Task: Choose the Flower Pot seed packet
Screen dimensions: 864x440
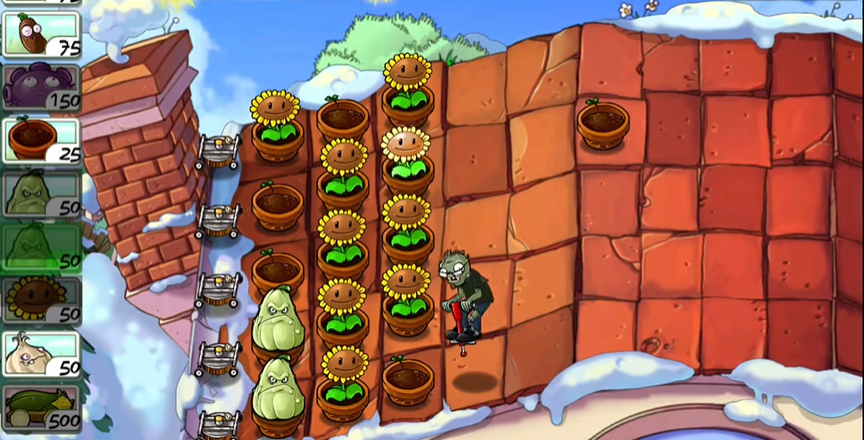Action: 42,140
